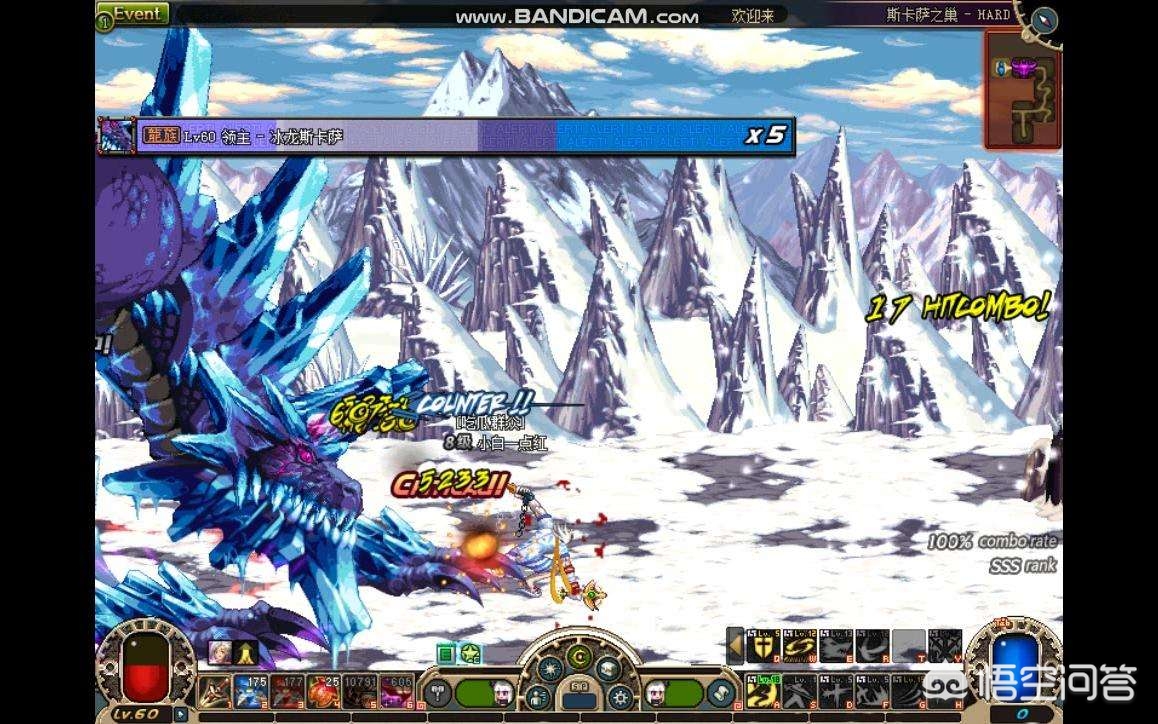The height and width of the screenshot is (724, 1158).
Task: Activate the yellow swirl skill on W
Action: point(799,648)
